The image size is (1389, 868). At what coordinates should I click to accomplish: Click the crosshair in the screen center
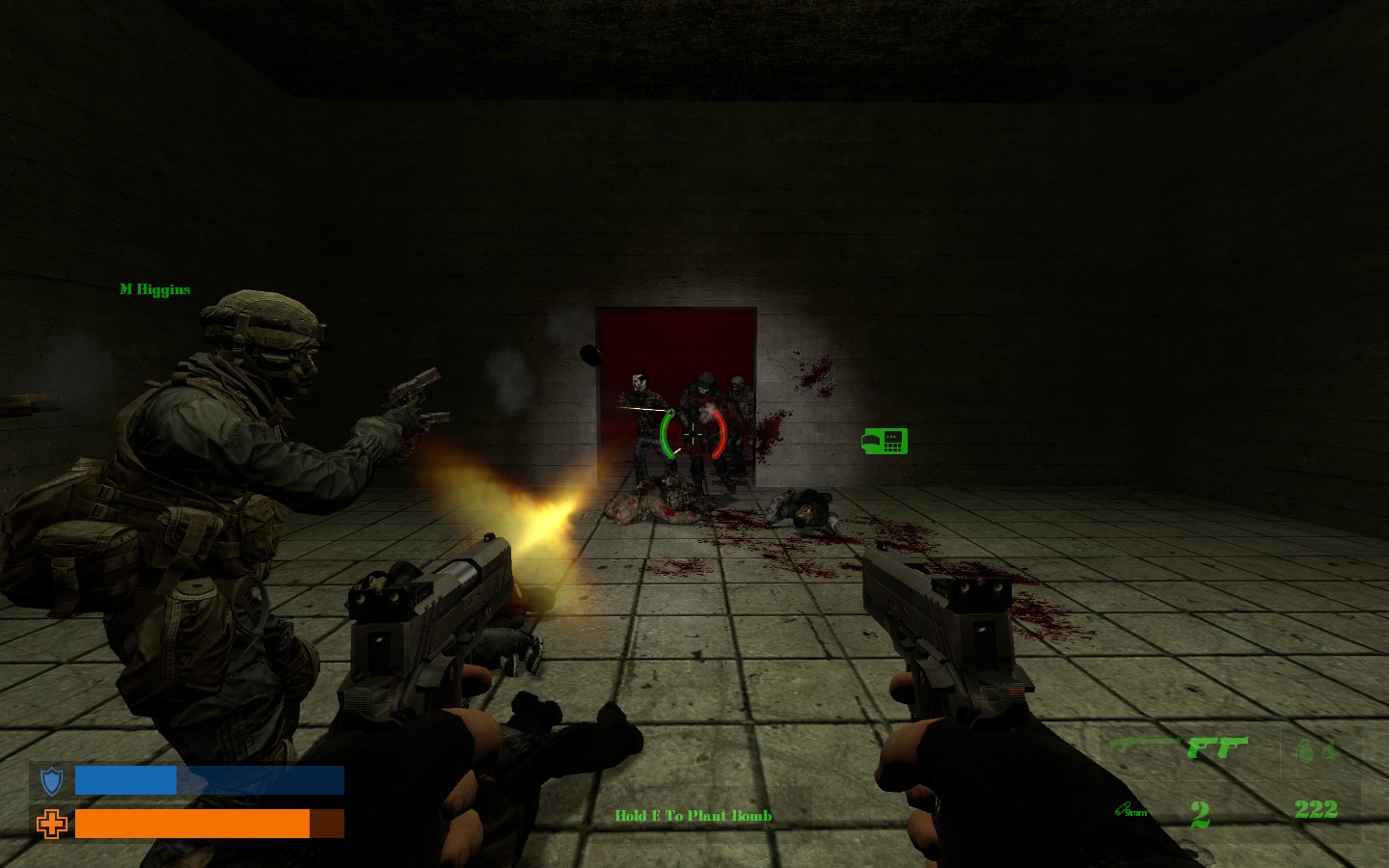point(693,435)
